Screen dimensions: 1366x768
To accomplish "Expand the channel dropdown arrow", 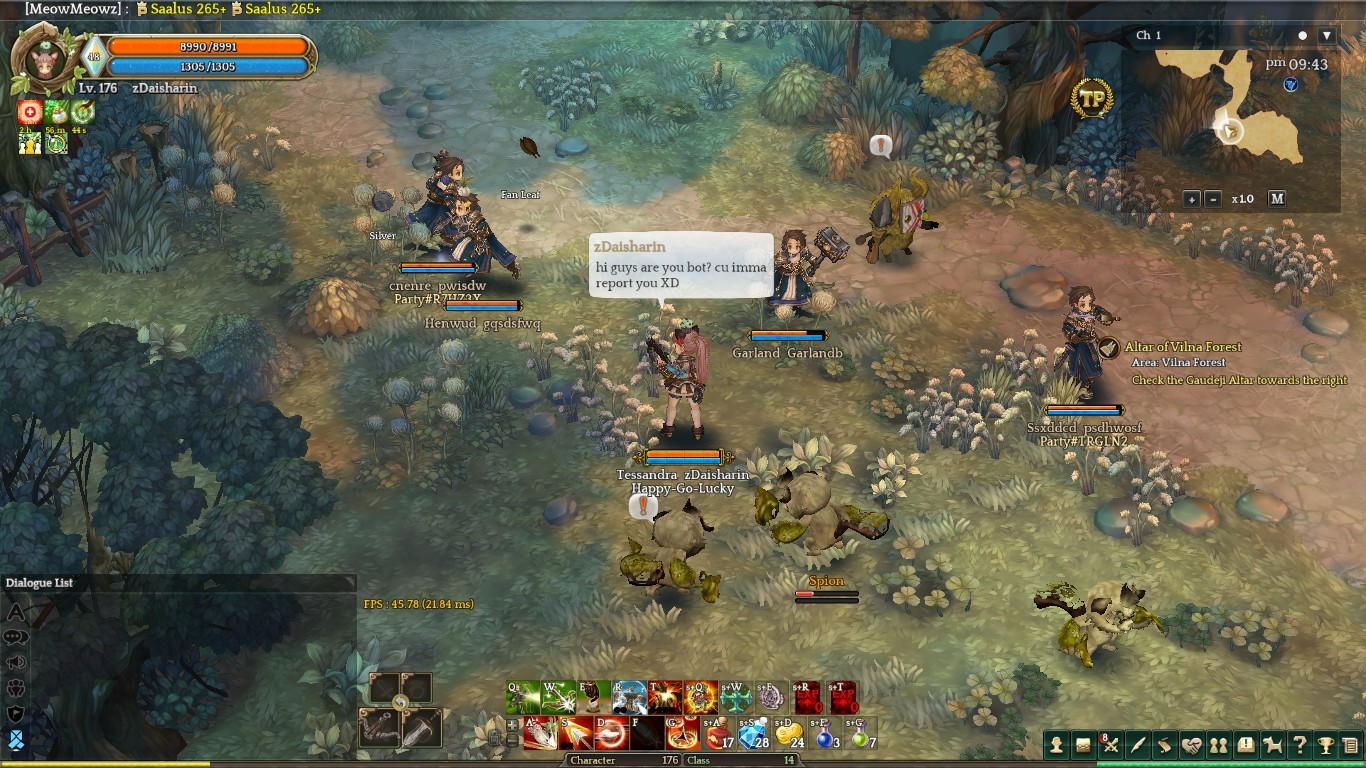I will point(1326,36).
